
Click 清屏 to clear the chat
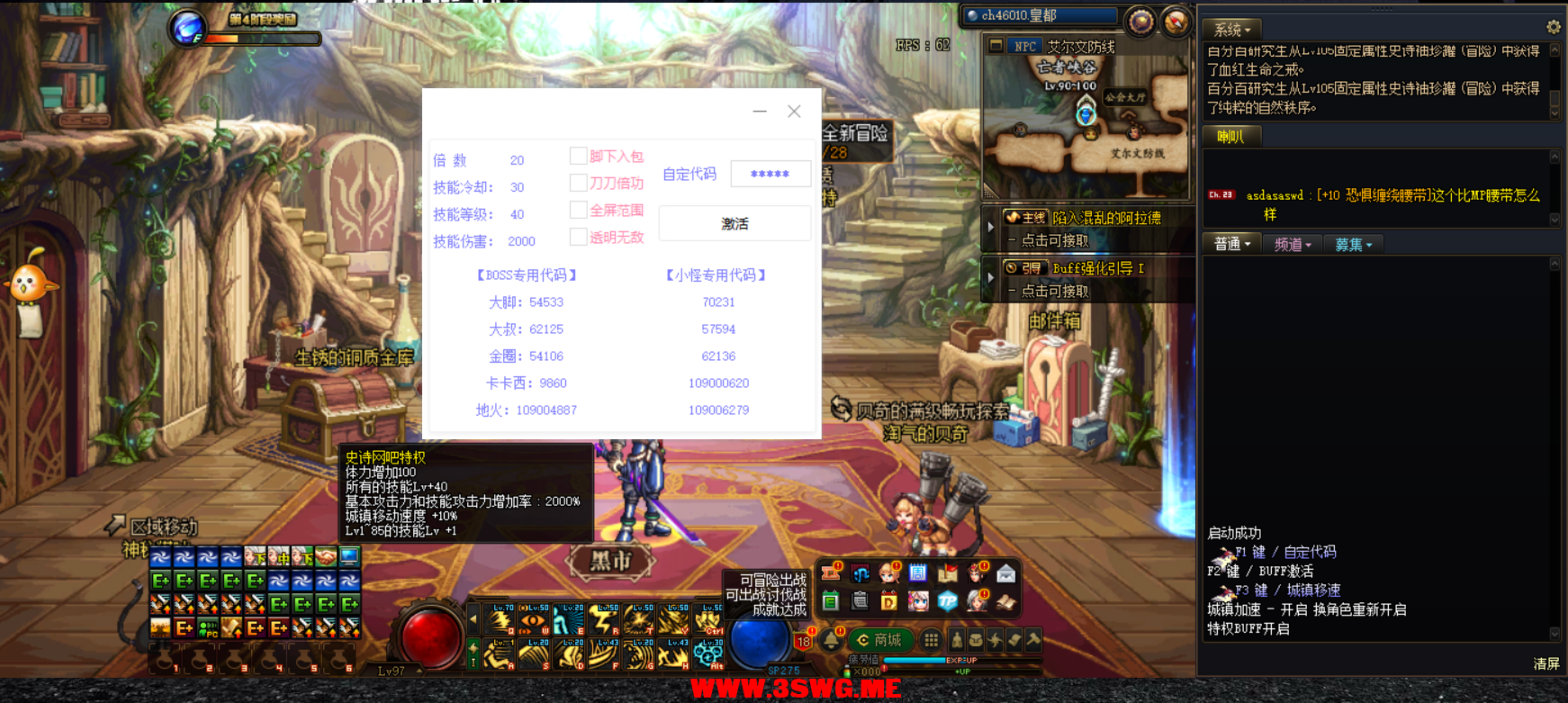[x=1545, y=663]
